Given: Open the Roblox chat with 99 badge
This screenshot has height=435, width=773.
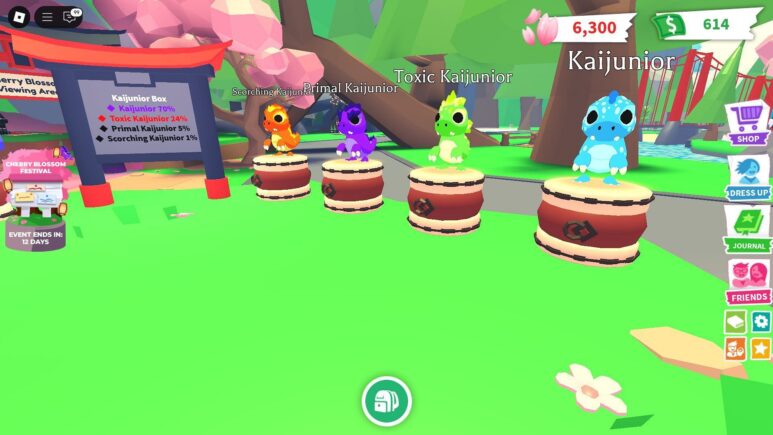Looking at the screenshot, I should point(70,17).
